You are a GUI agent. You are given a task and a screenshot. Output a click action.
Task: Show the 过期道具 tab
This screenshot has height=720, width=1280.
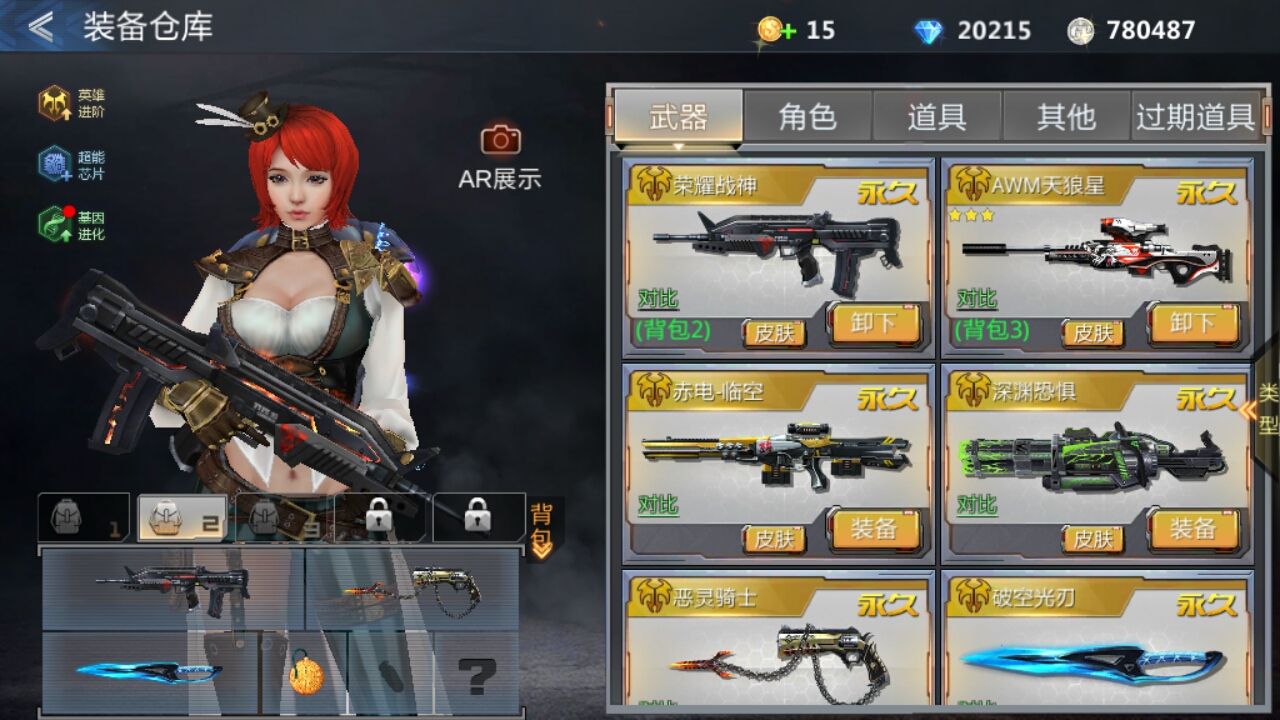click(x=1195, y=117)
